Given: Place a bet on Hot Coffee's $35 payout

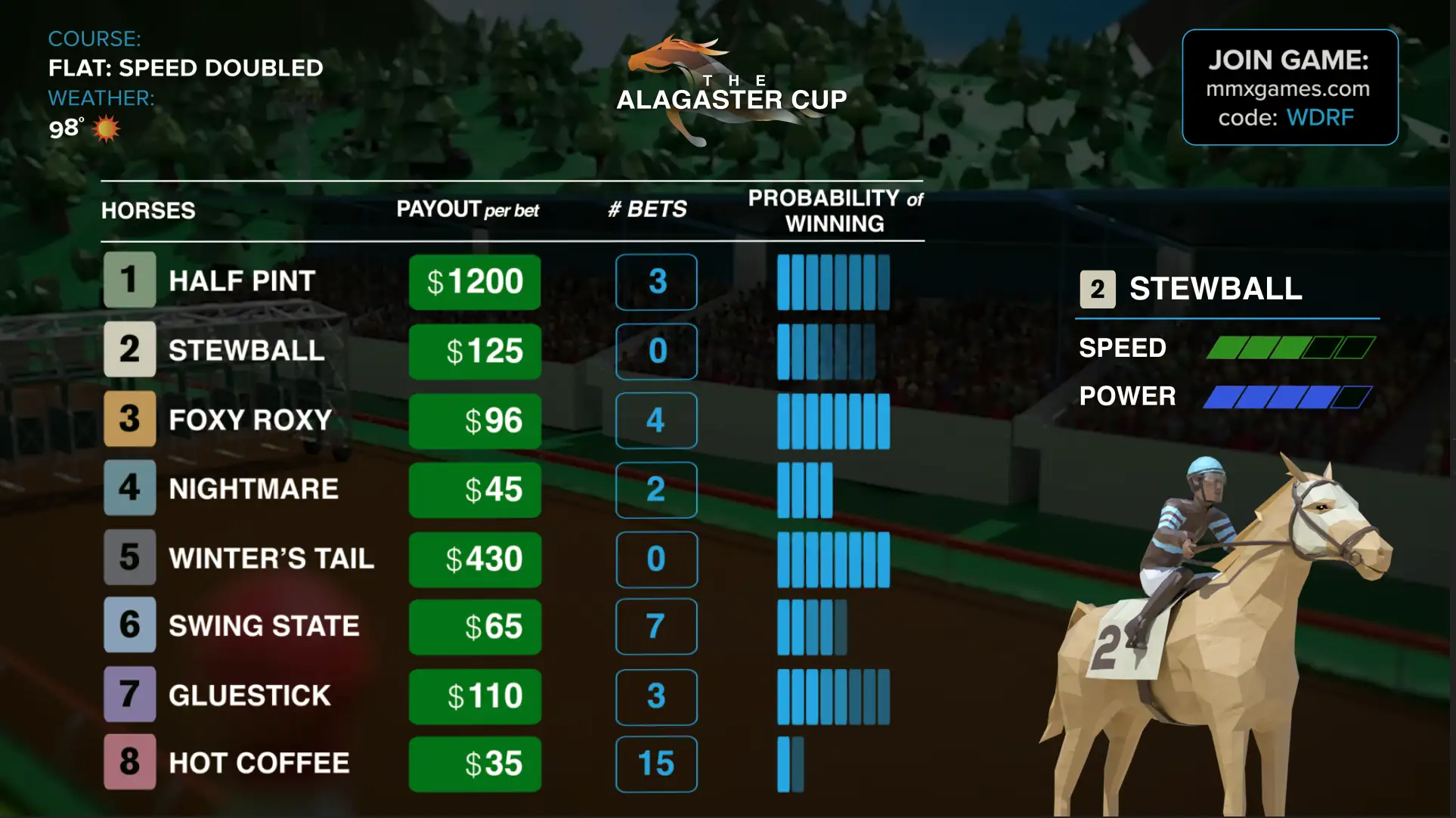Looking at the screenshot, I should tap(475, 764).
